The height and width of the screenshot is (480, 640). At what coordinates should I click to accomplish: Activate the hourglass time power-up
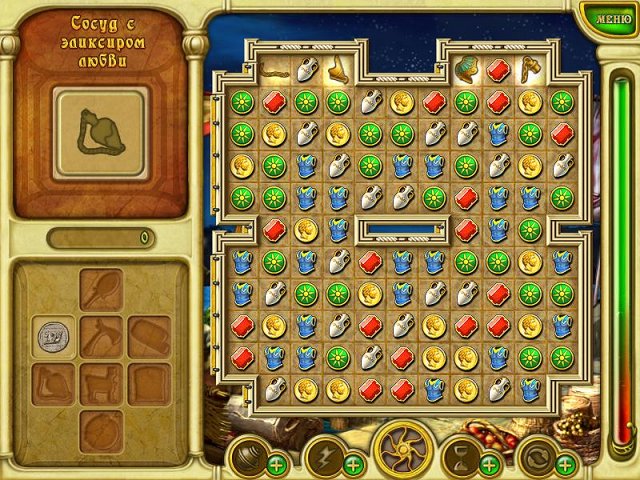click(461, 455)
